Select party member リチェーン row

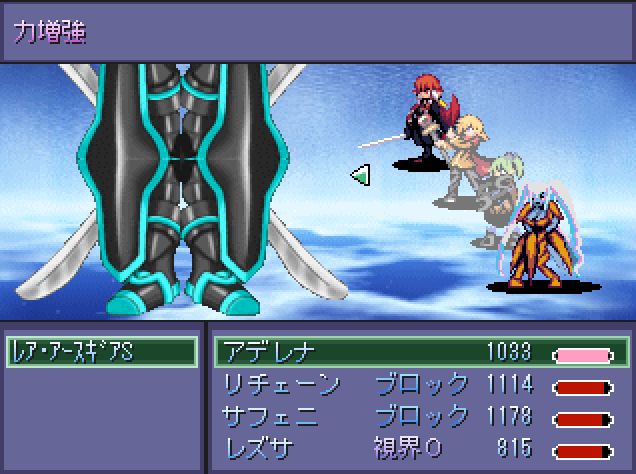[x=420, y=385]
